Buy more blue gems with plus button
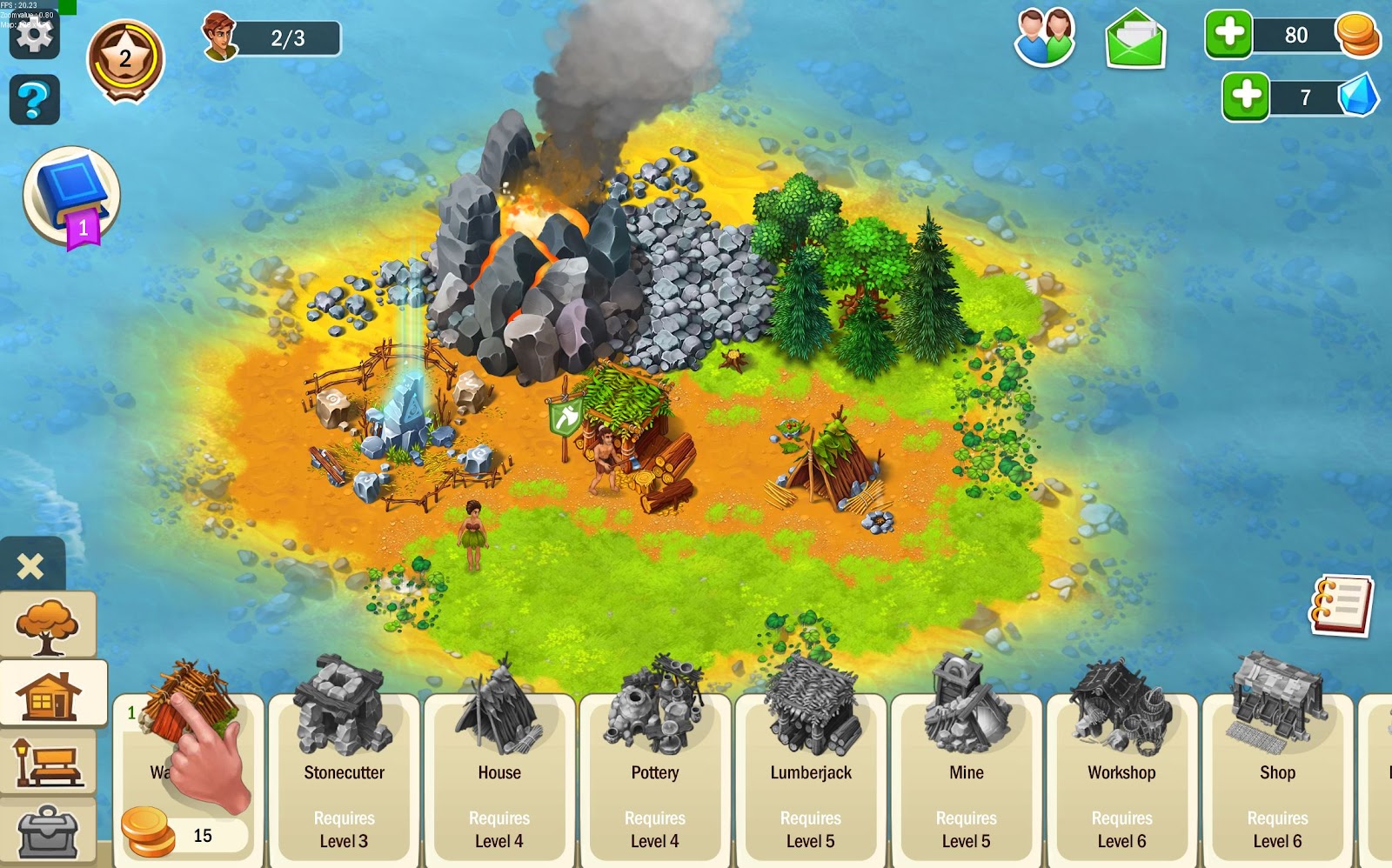 pos(1246,97)
